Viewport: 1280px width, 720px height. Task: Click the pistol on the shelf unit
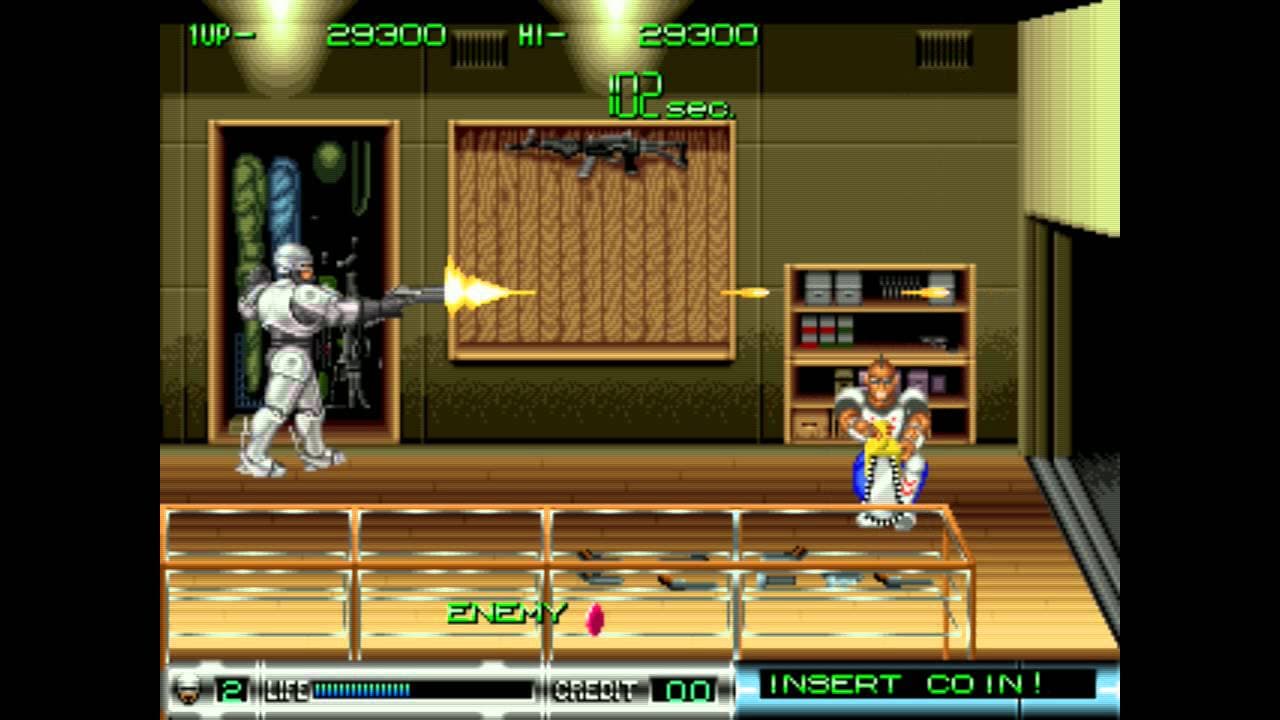pos(935,340)
